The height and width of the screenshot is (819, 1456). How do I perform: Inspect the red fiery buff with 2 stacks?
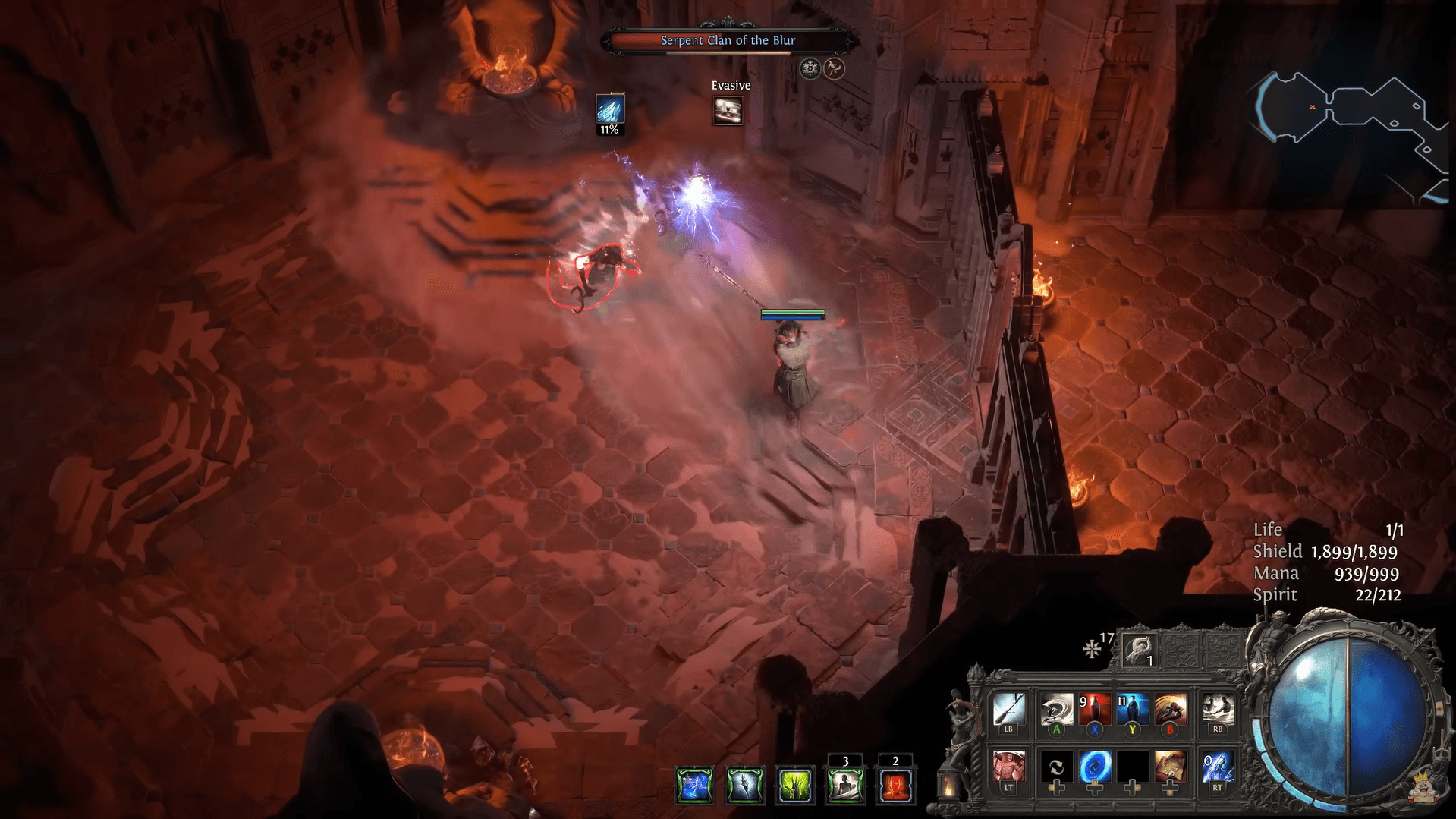(895, 784)
